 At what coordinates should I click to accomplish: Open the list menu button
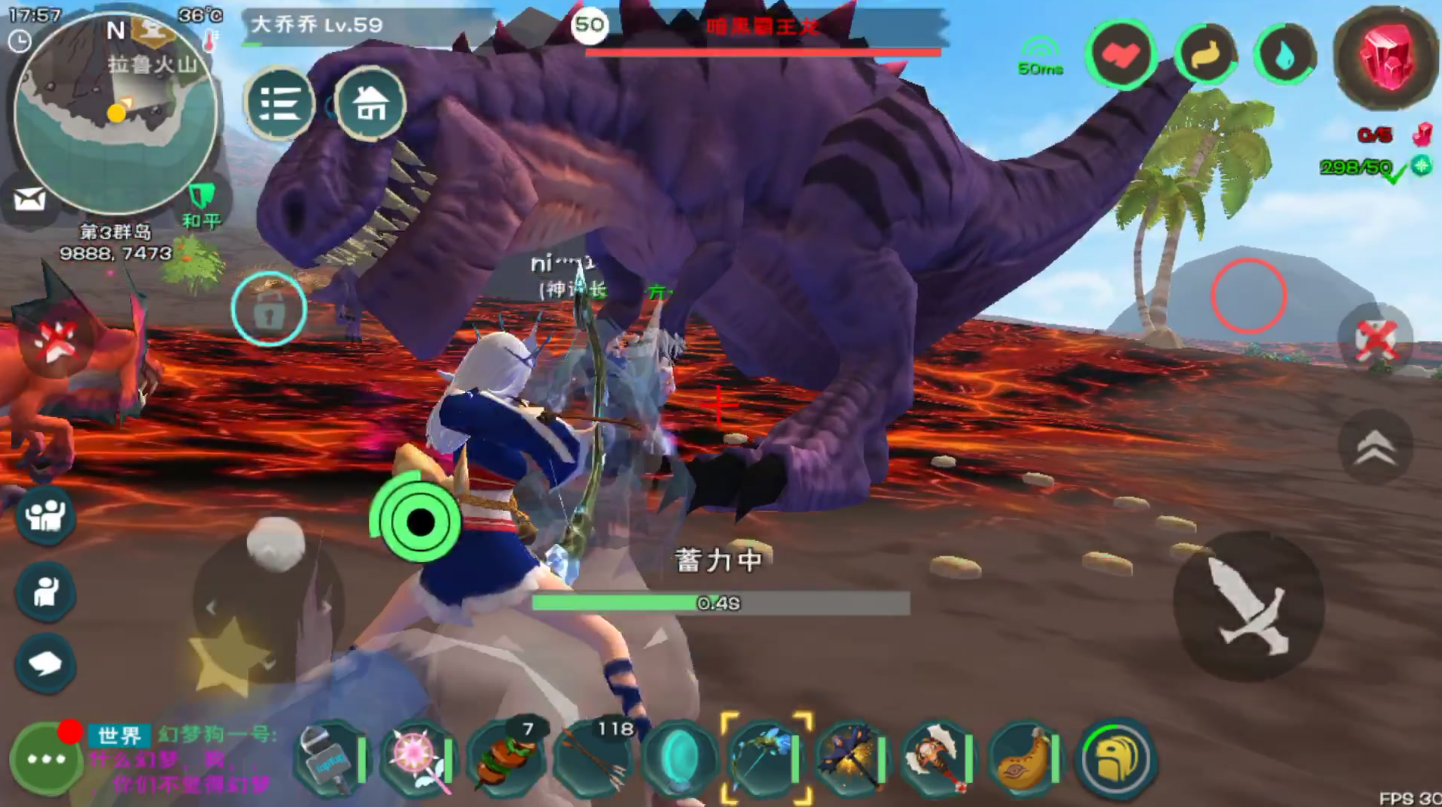coord(281,102)
